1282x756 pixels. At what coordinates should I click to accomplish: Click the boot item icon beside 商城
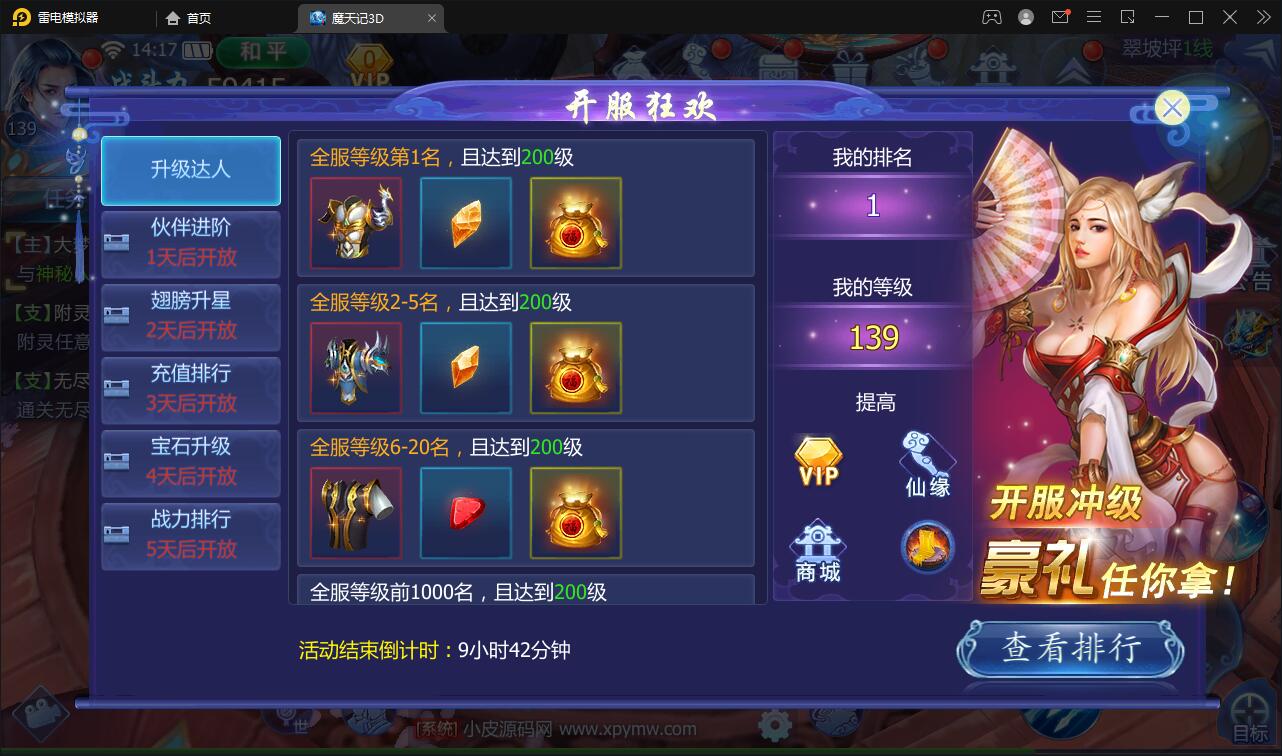pyautogui.click(x=925, y=547)
